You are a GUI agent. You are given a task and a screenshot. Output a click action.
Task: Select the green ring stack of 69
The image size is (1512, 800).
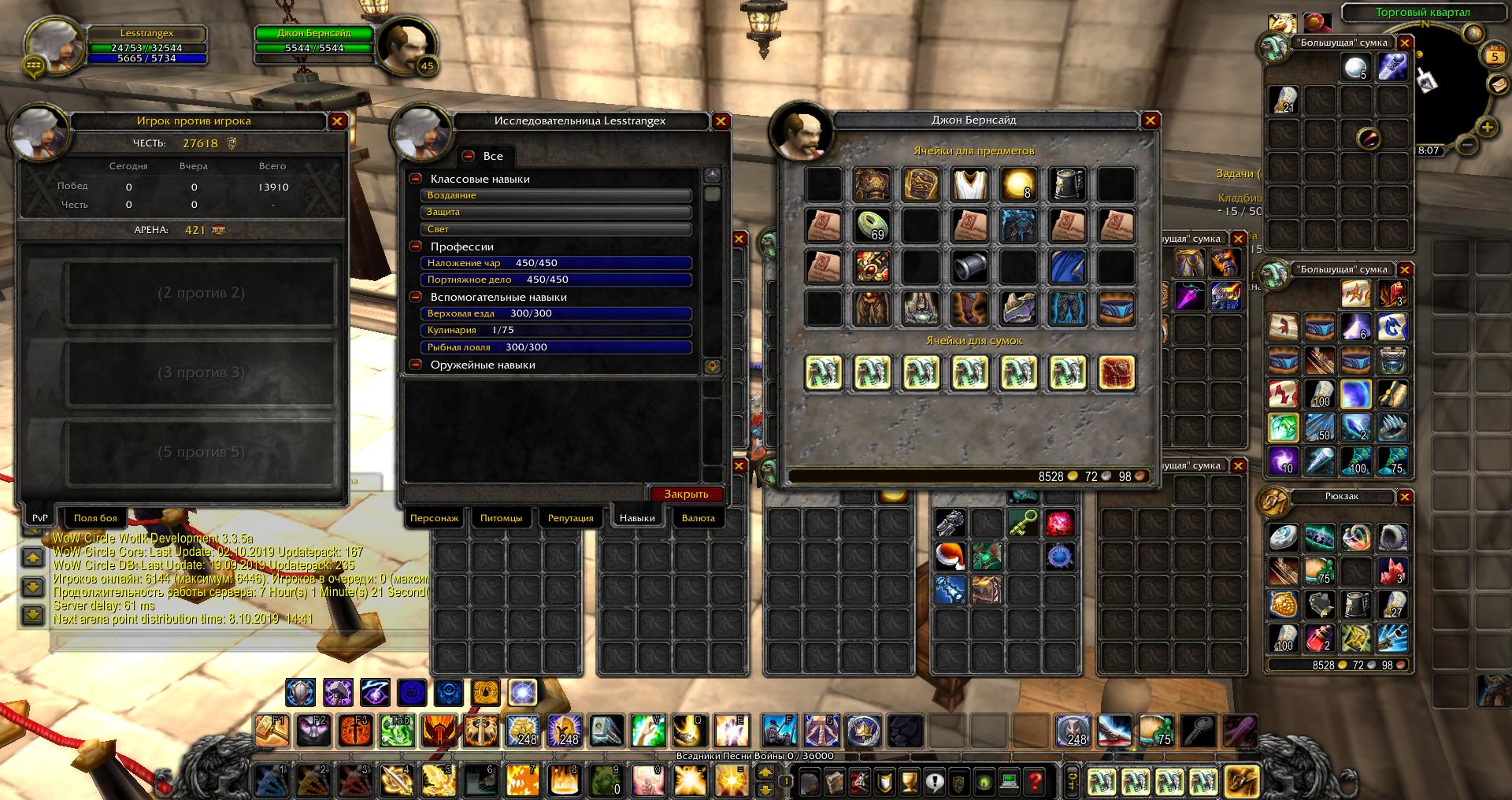(873, 225)
